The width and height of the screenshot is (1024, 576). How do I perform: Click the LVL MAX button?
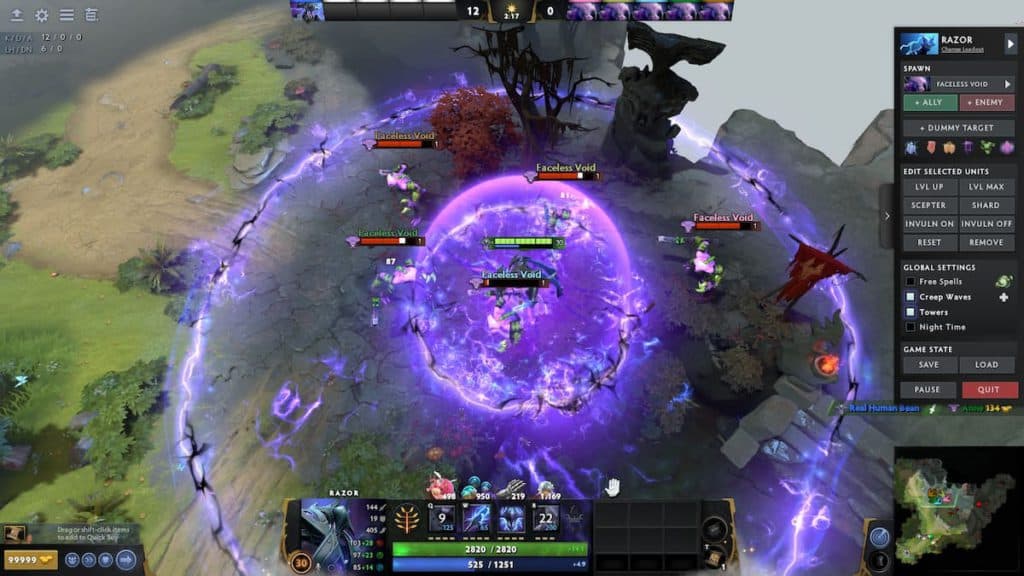pyautogui.click(x=987, y=187)
